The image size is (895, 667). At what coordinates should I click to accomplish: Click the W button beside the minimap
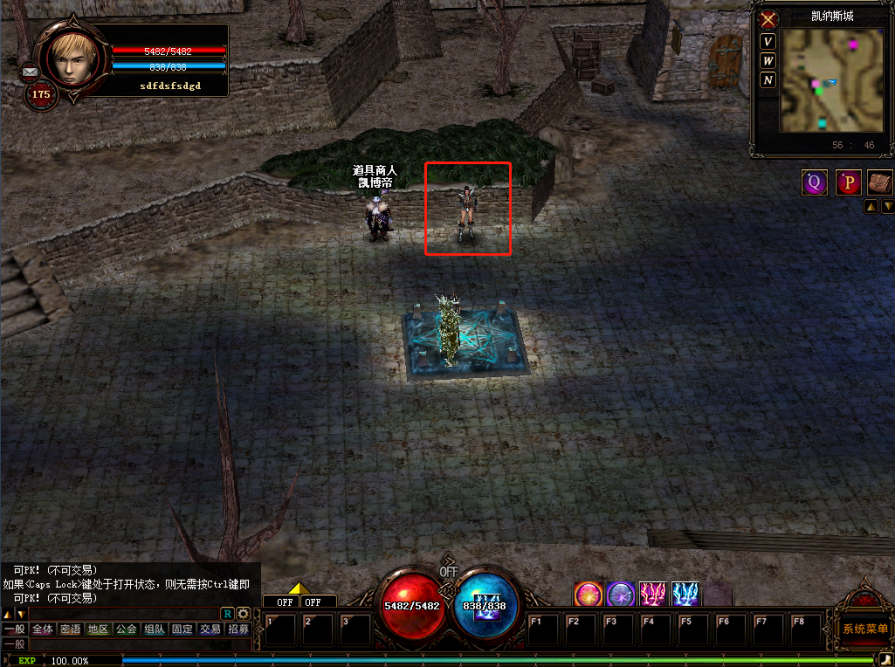click(768, 61)
